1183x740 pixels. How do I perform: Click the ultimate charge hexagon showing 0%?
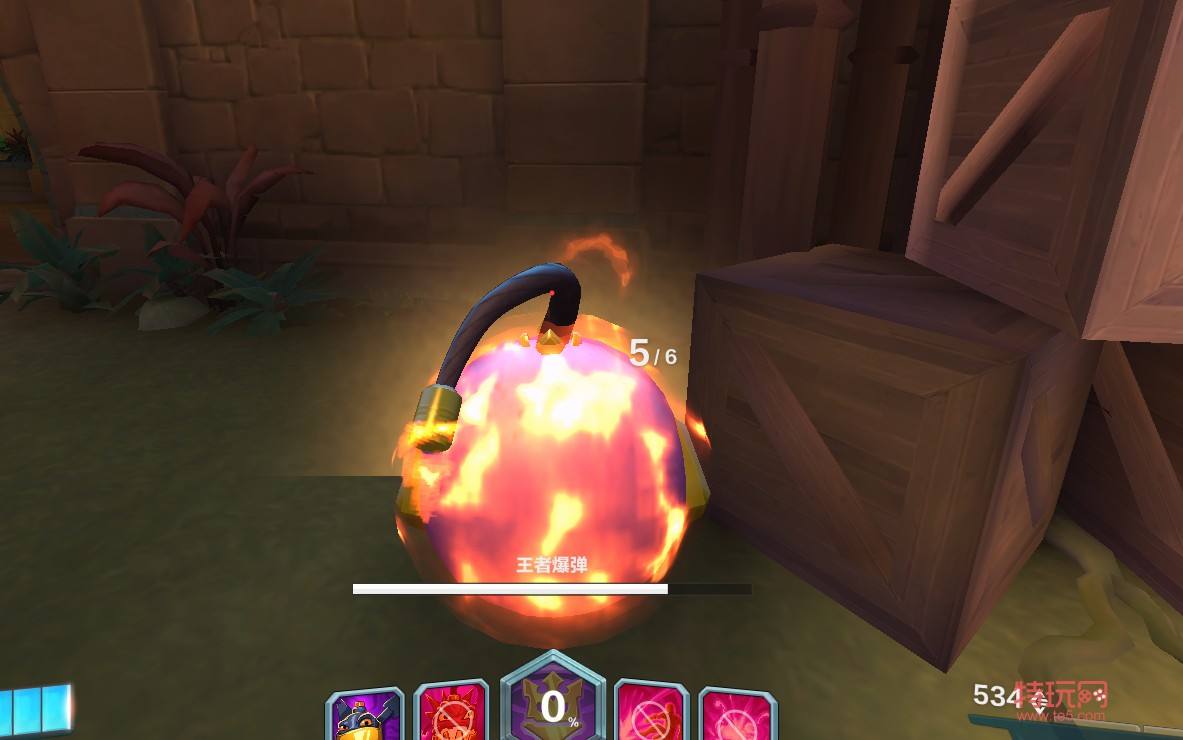pos(553,704)
